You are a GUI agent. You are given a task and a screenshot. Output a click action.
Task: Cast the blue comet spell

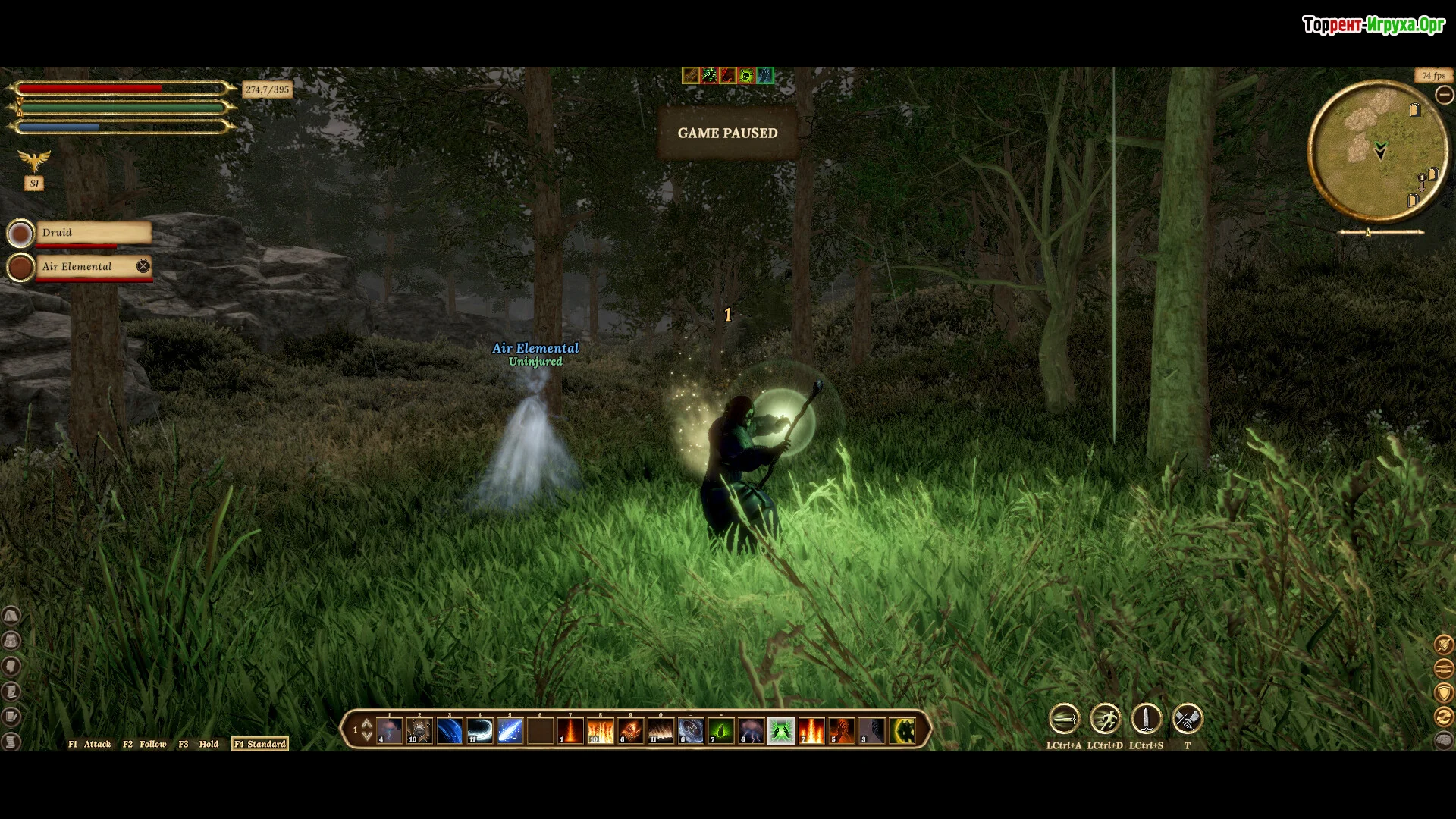coord(510,731)
